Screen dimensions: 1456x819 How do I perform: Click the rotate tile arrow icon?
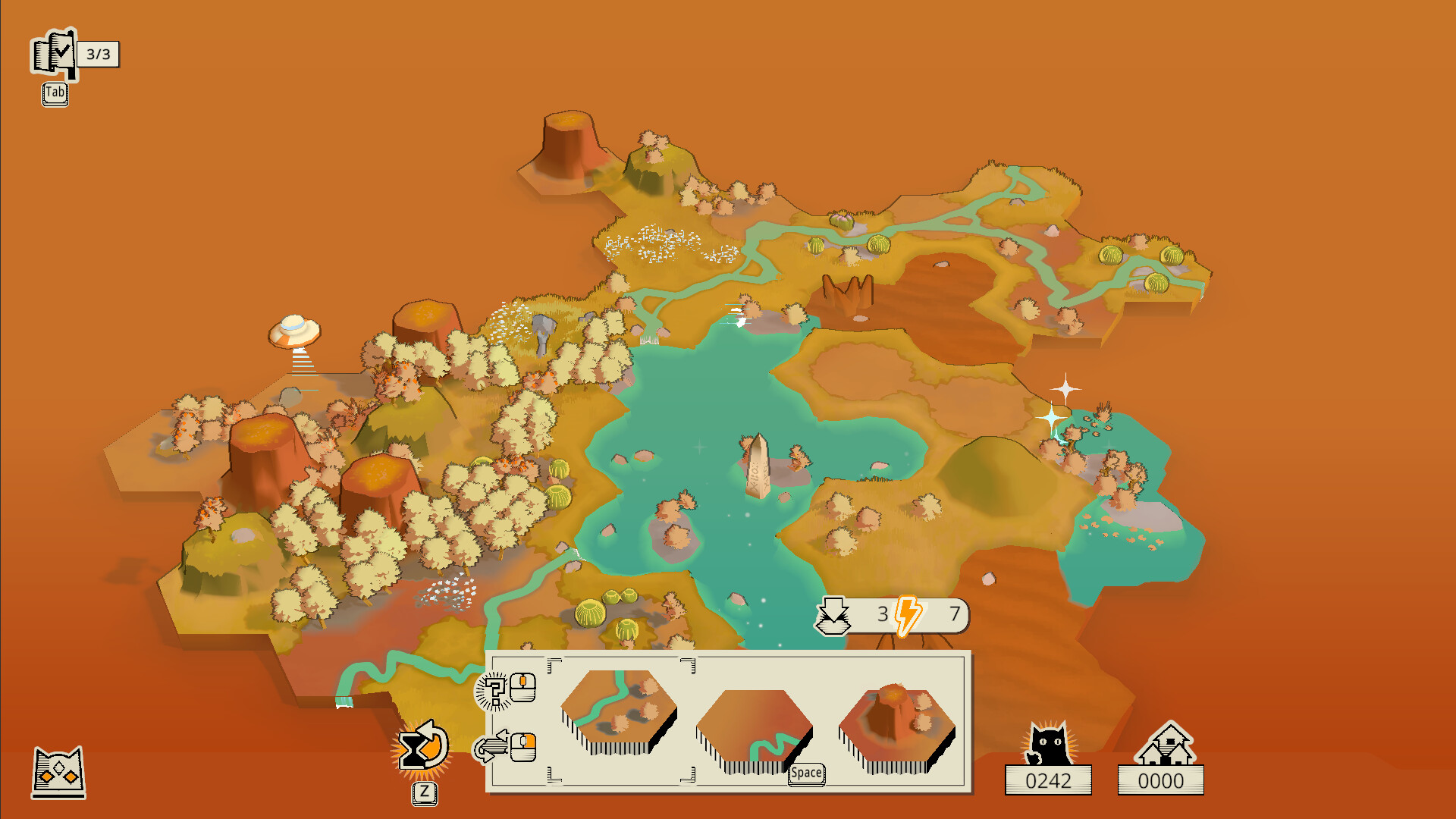[490, 748]
